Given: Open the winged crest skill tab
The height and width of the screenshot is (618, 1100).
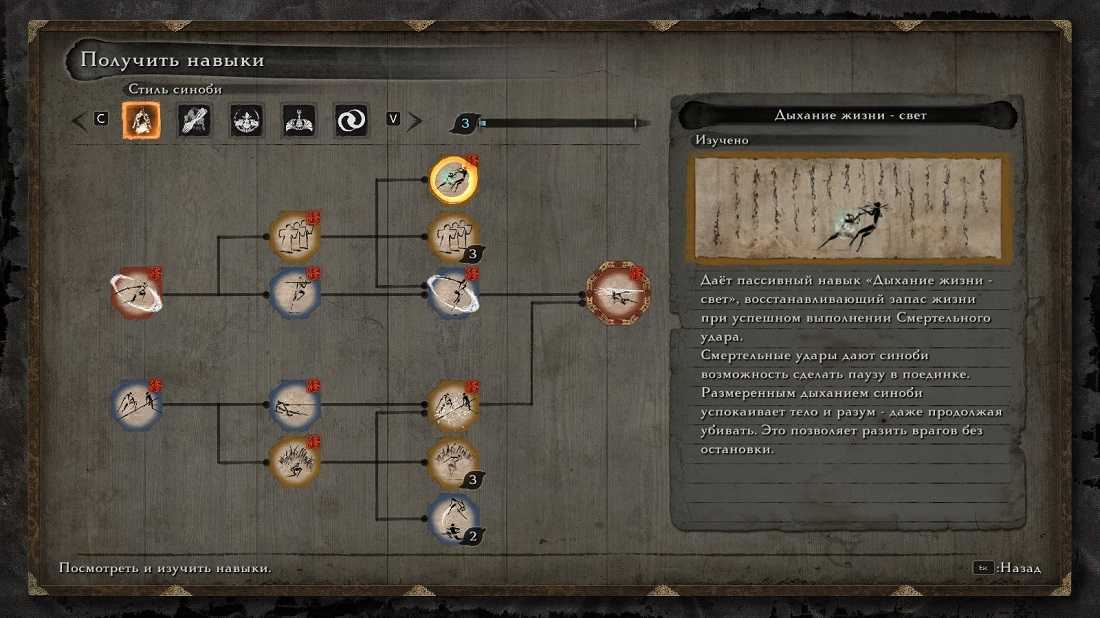Looking at the screenshot, I should point(246,121).
